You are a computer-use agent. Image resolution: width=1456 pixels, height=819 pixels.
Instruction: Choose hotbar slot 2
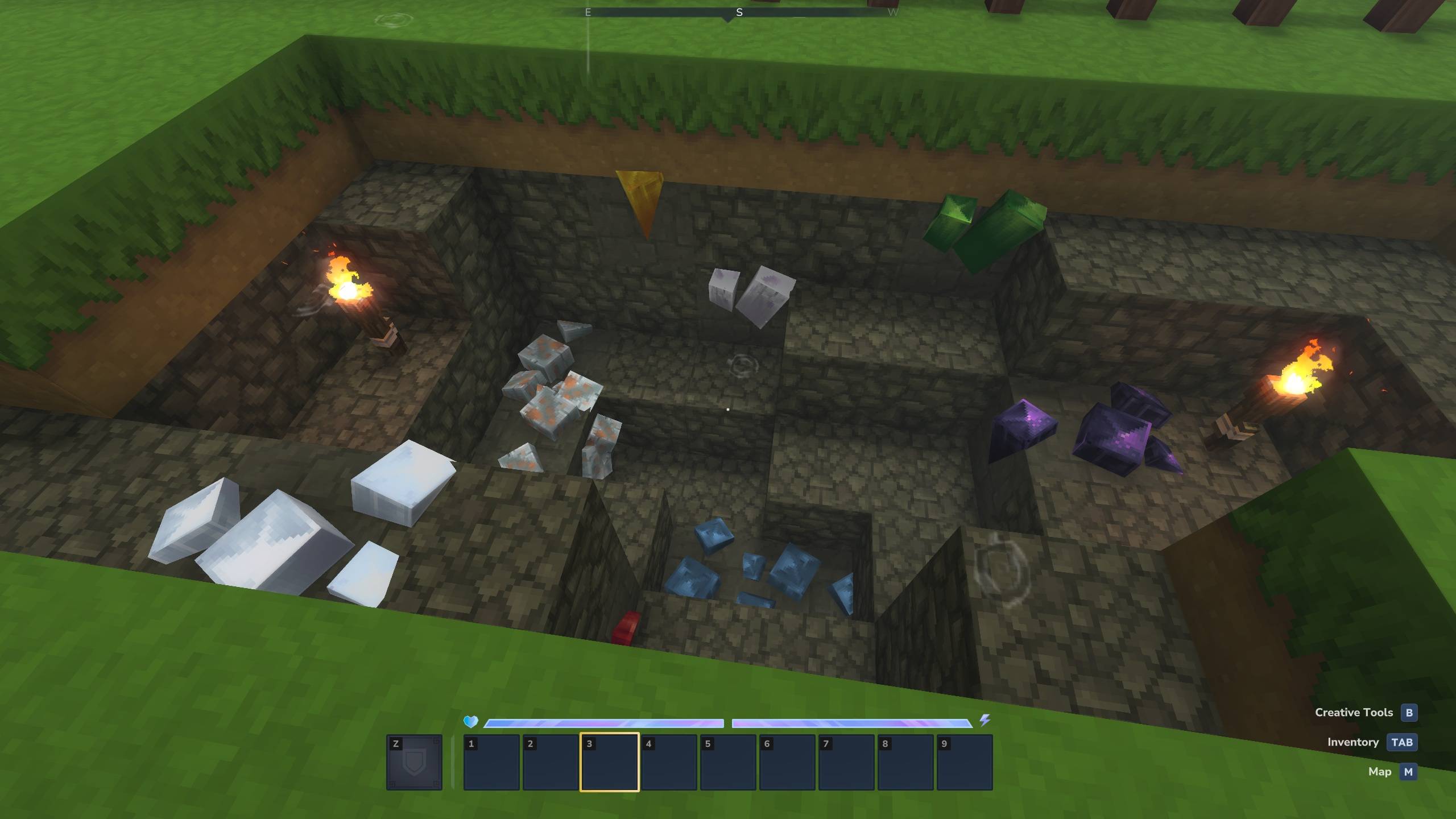[x=551, y=762]
